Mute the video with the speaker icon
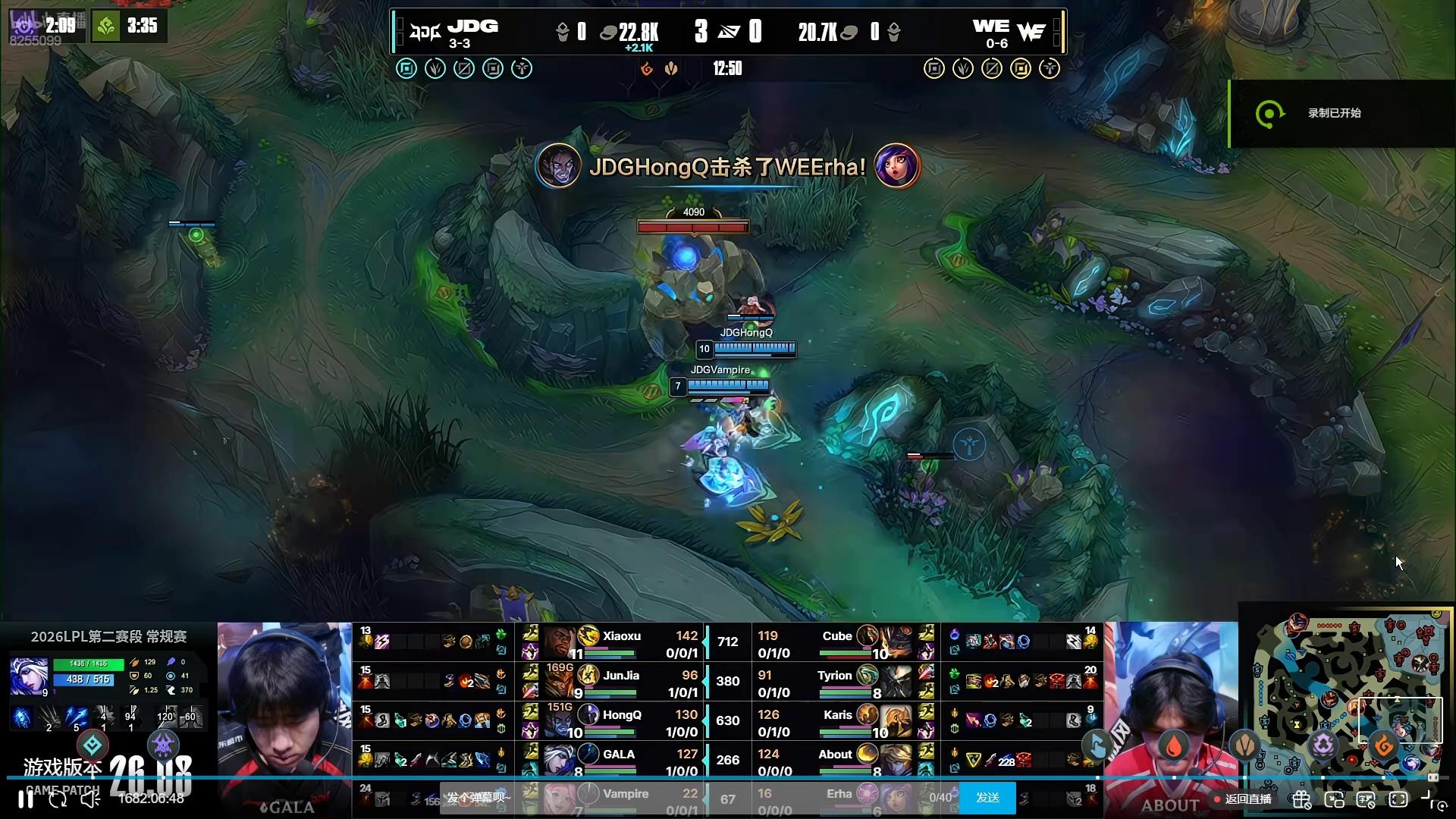1456x819 pixels. pos(90,799)
